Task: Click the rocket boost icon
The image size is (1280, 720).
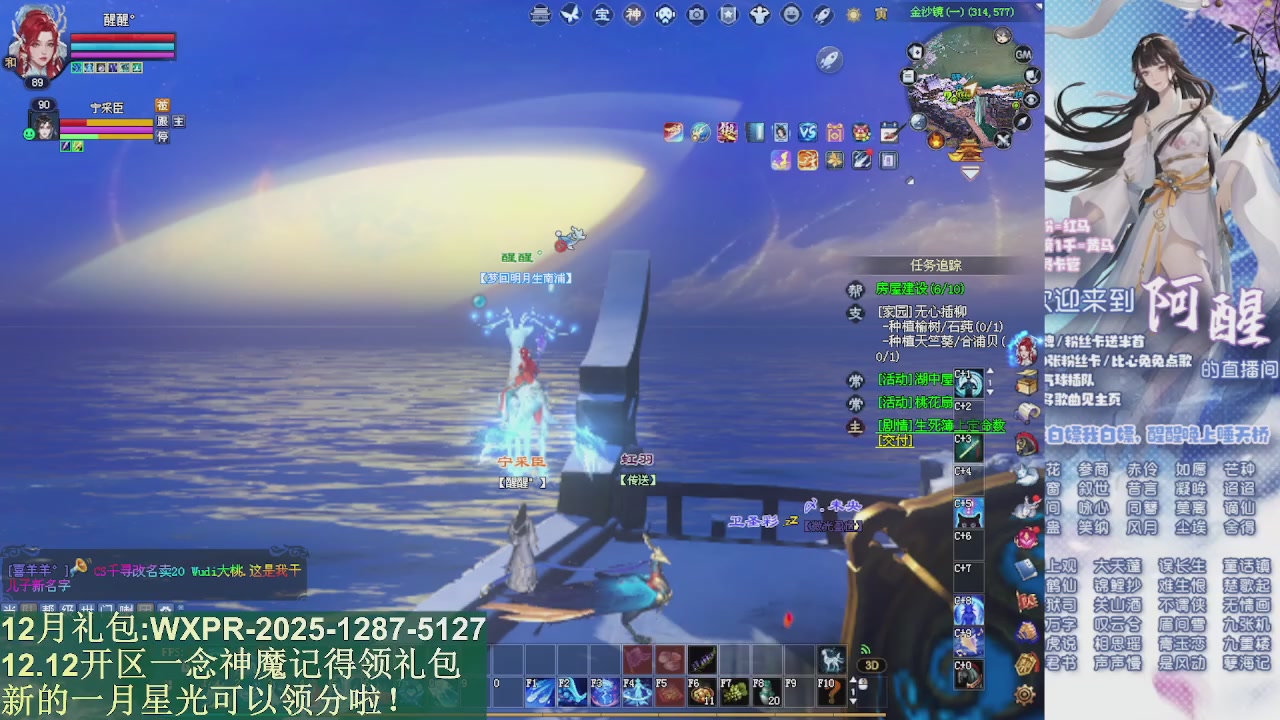Action: [822, 15]
